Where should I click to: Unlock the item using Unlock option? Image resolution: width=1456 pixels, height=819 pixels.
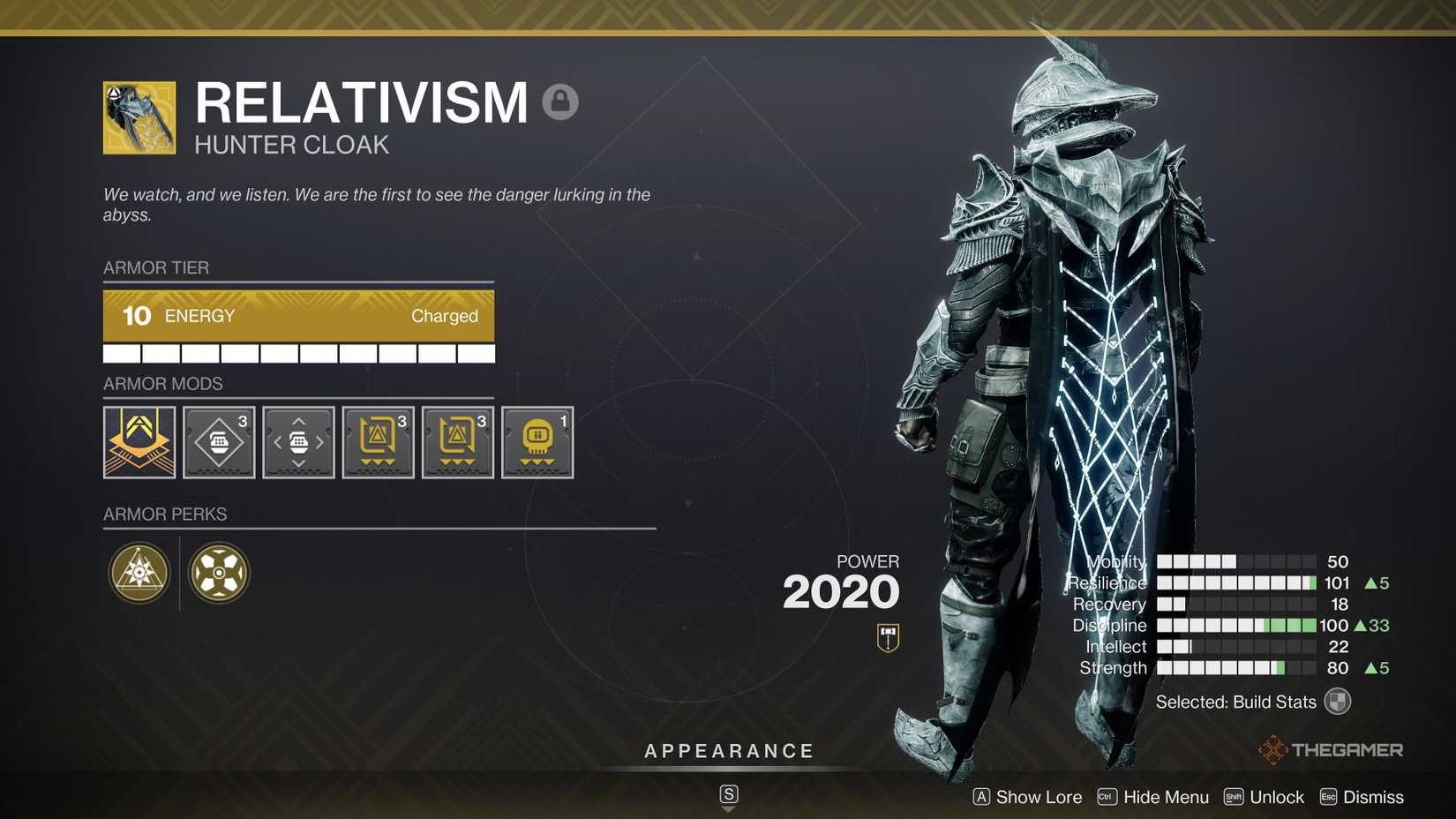tap(1277, 797)
